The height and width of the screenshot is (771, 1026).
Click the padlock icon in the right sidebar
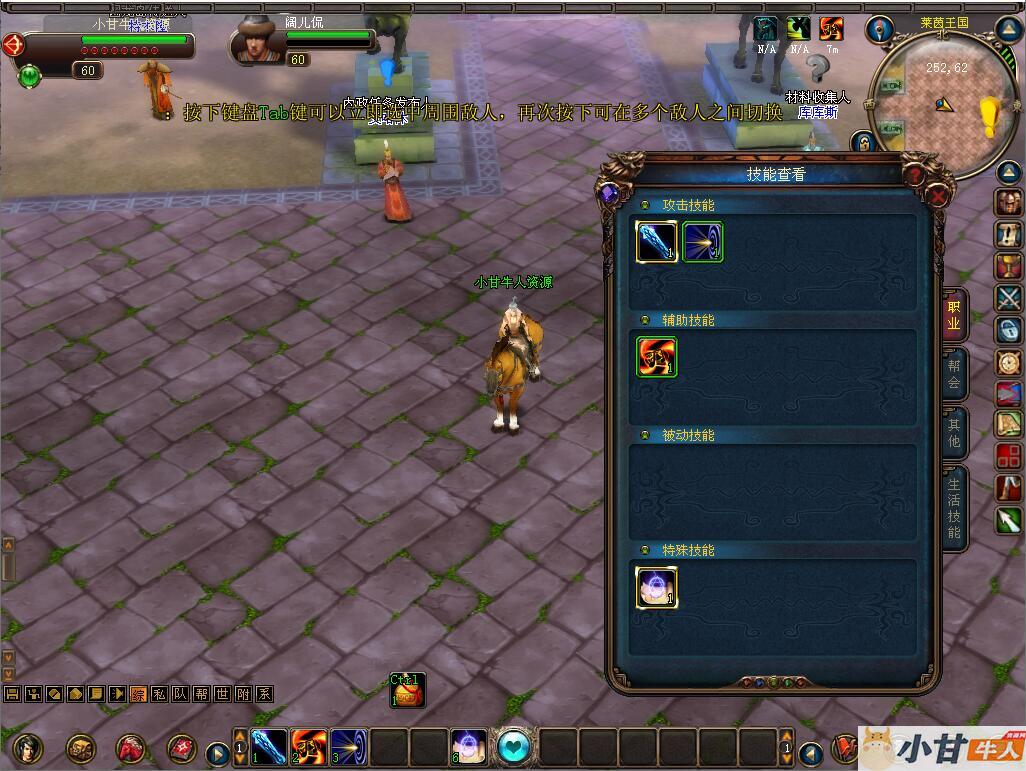pyautogui.click(x=1008, y=329)
